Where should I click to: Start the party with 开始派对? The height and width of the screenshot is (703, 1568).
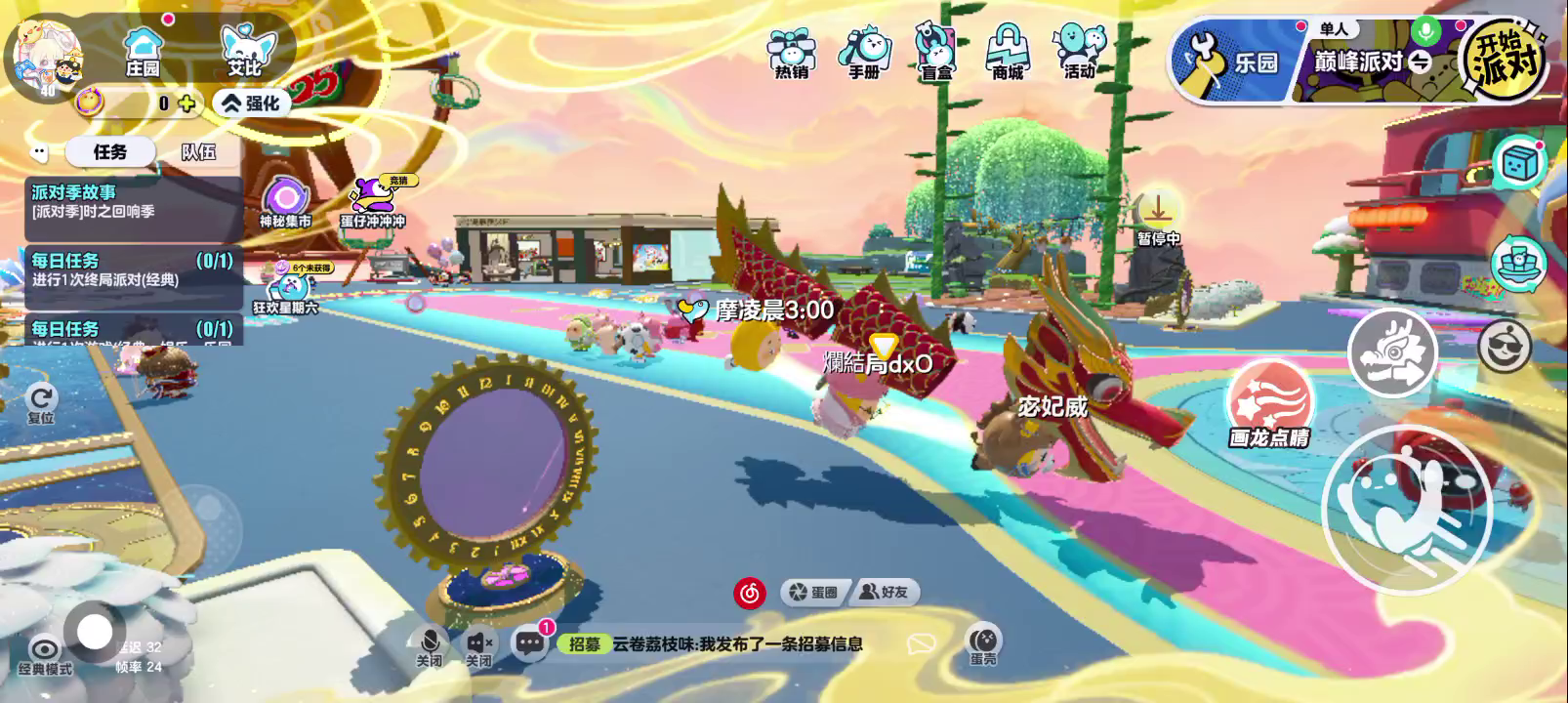click(x=1506, y=59)
